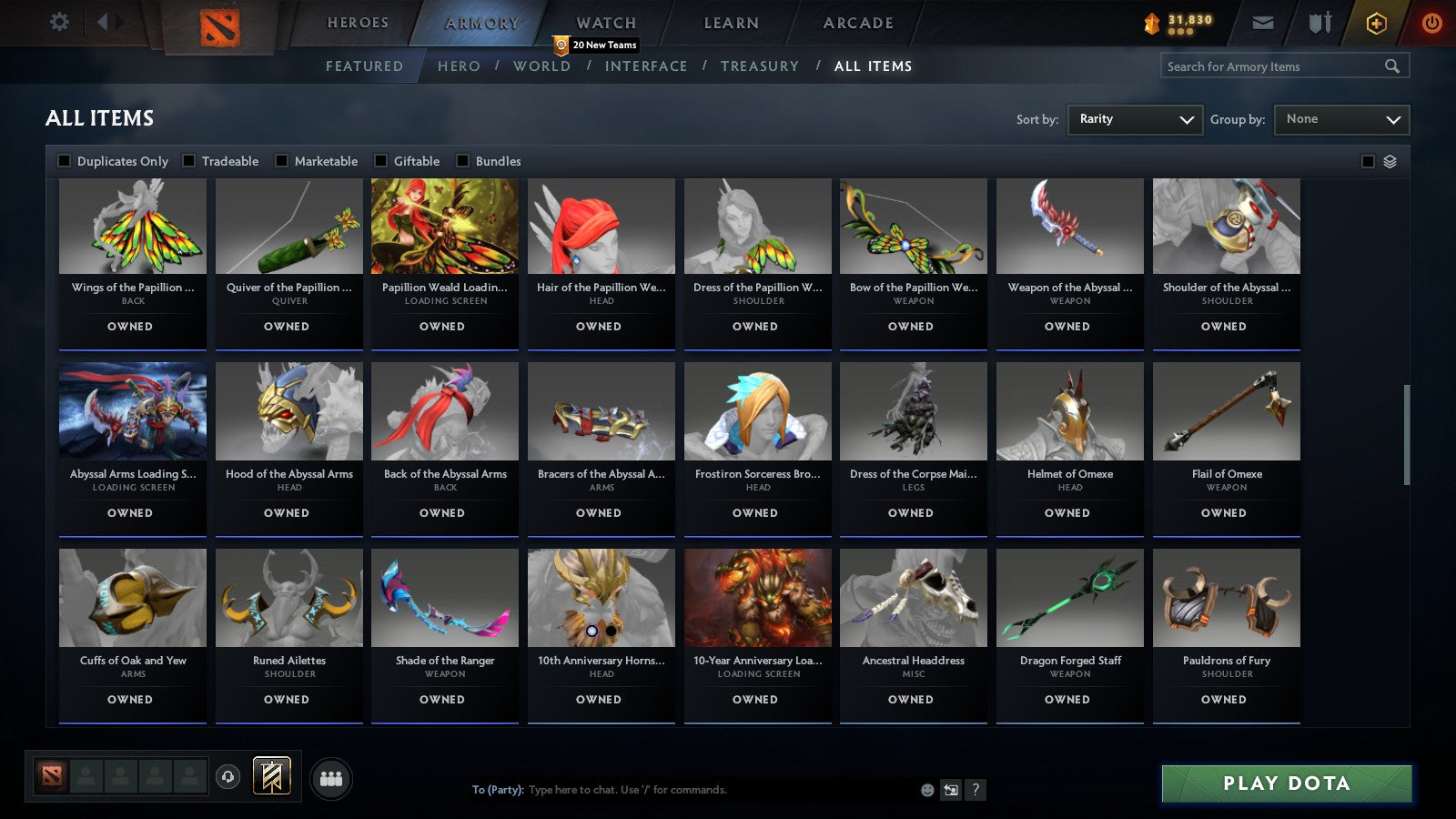
Task: Open the mail notifications icon
Action: (1263, 23)
